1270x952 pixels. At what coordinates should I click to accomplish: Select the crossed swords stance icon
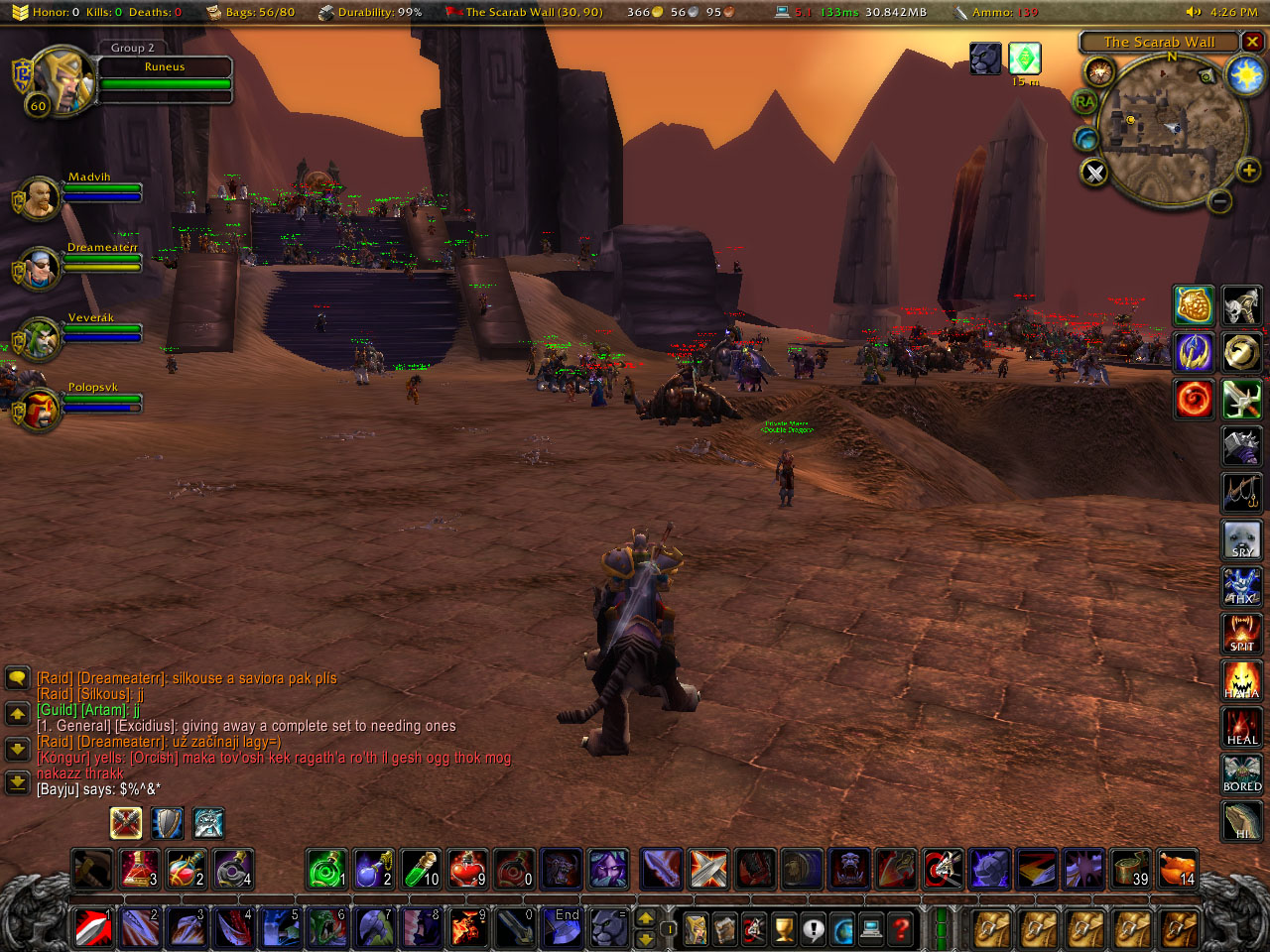tap(126, 823)
